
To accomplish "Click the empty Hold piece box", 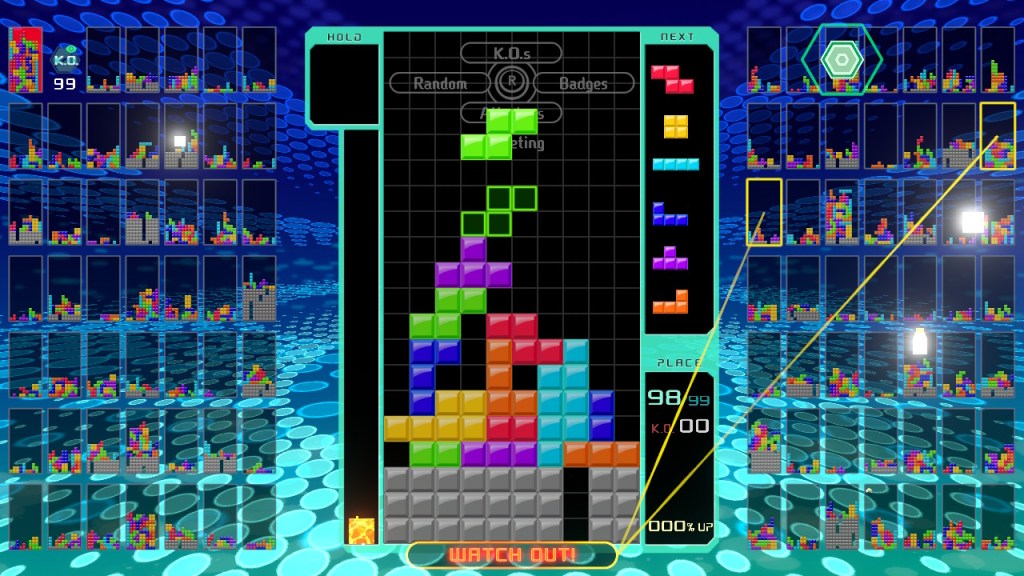I will point(343,84).
